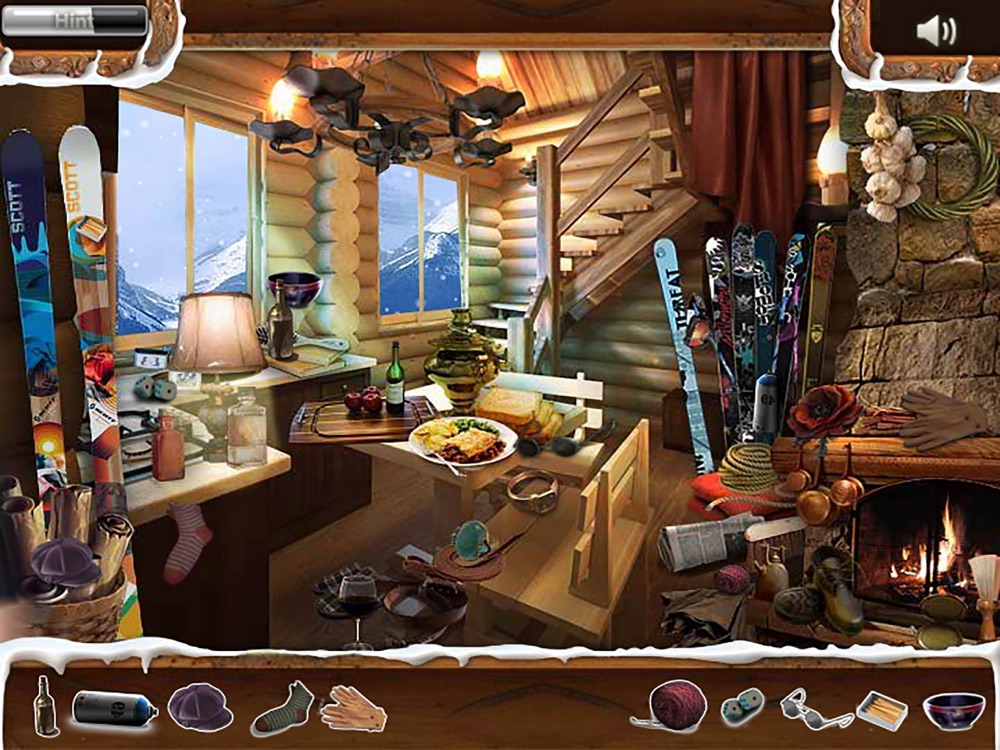Screen dimensions: 1000x750
Task: Pick the purple cap in the item bar
Action: 200,707
